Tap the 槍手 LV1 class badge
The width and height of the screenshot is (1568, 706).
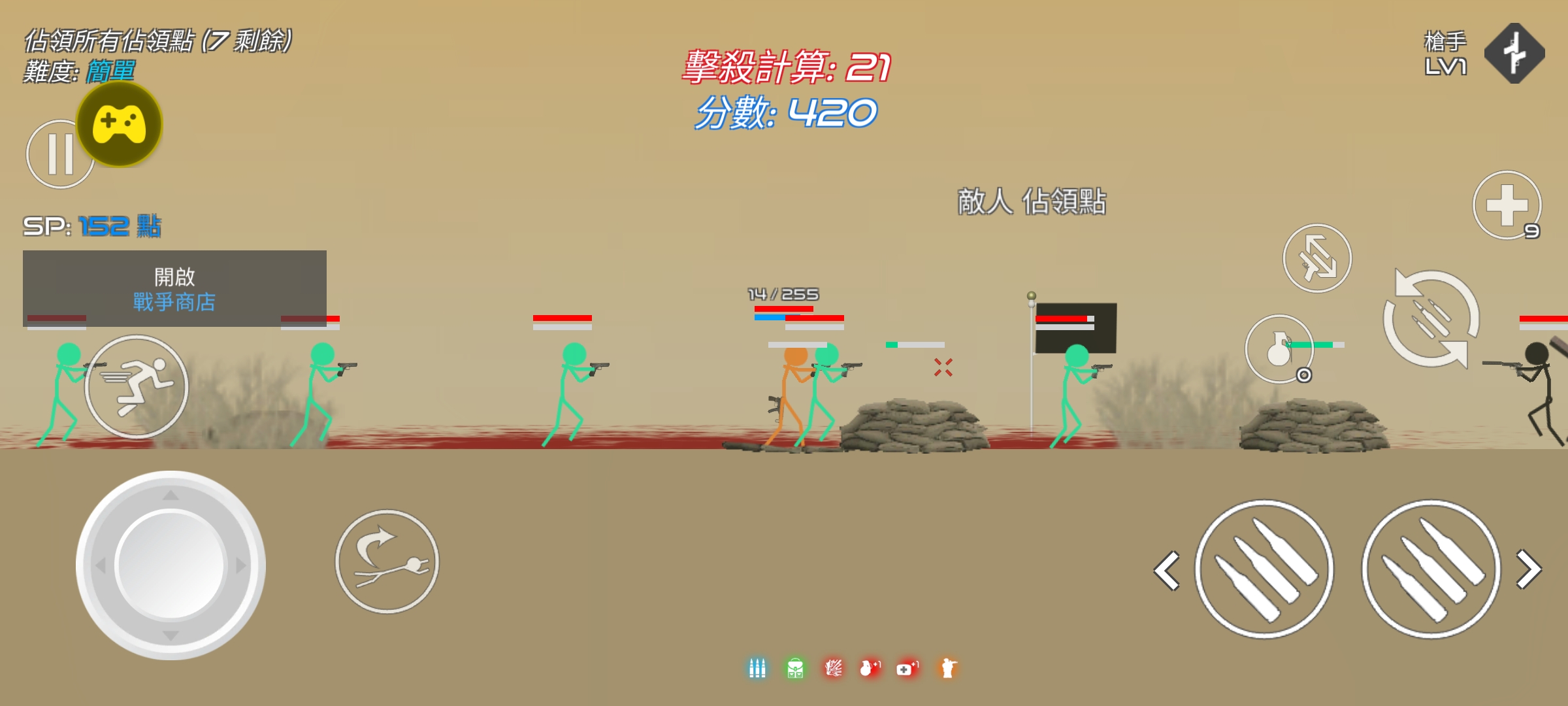coord(1514,54)
